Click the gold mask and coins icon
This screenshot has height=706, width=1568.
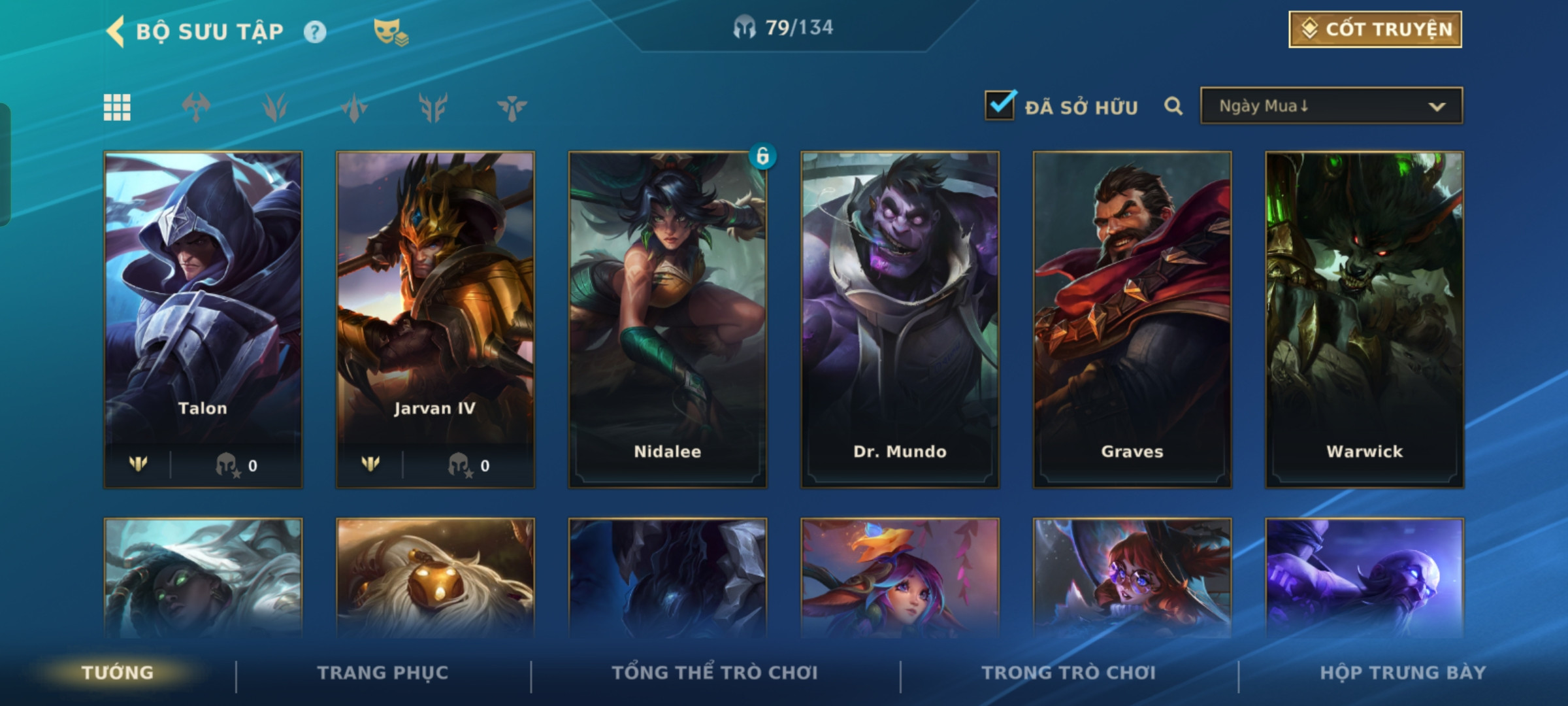(391, 32)
